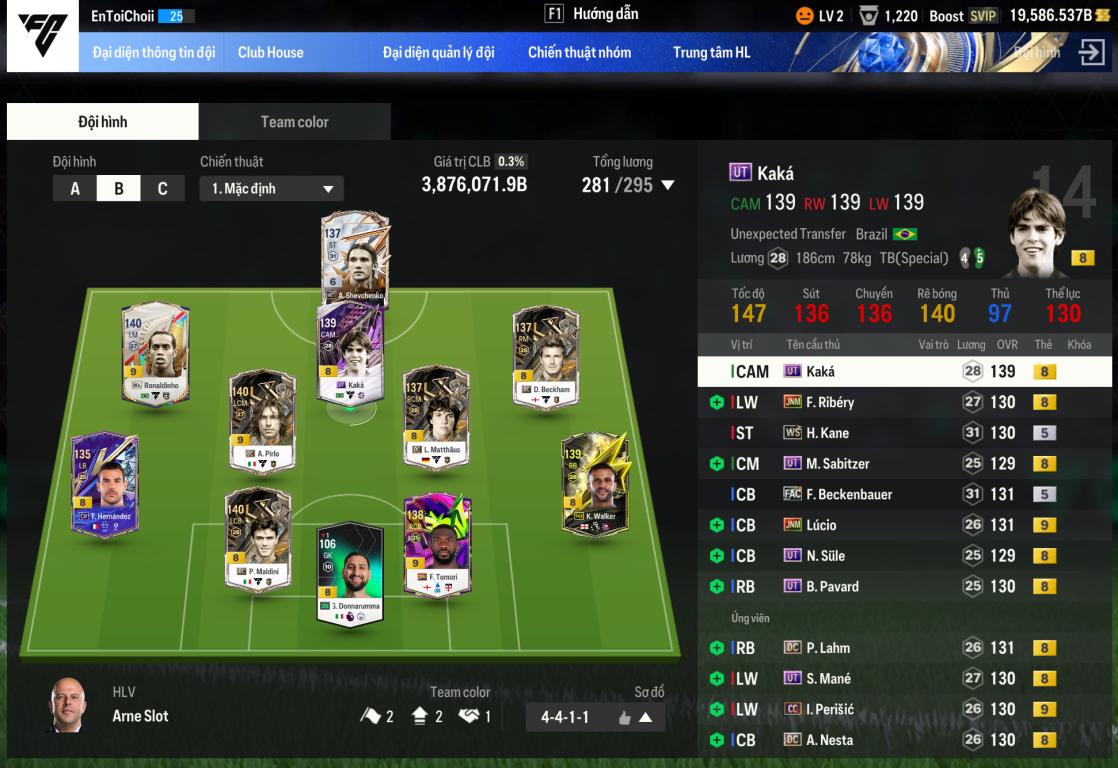Screen dimensions: 1118x768
Task: Expand the Tổng lương salary dropdown arrow
Action: click(x=668, y=185)
